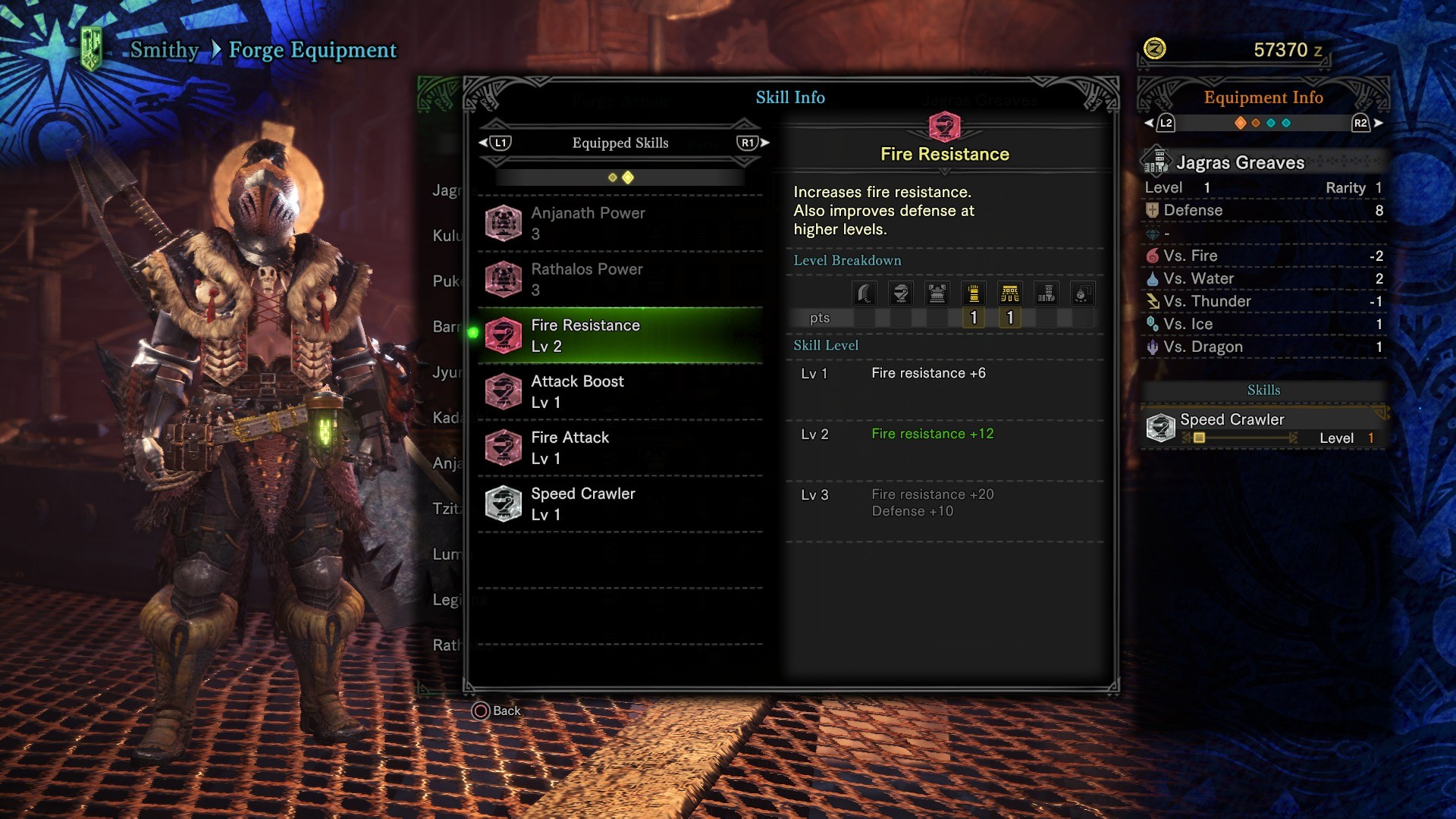
Task: Select the charm icon in Level Breakdown
Action: [x=1083, y=293]
